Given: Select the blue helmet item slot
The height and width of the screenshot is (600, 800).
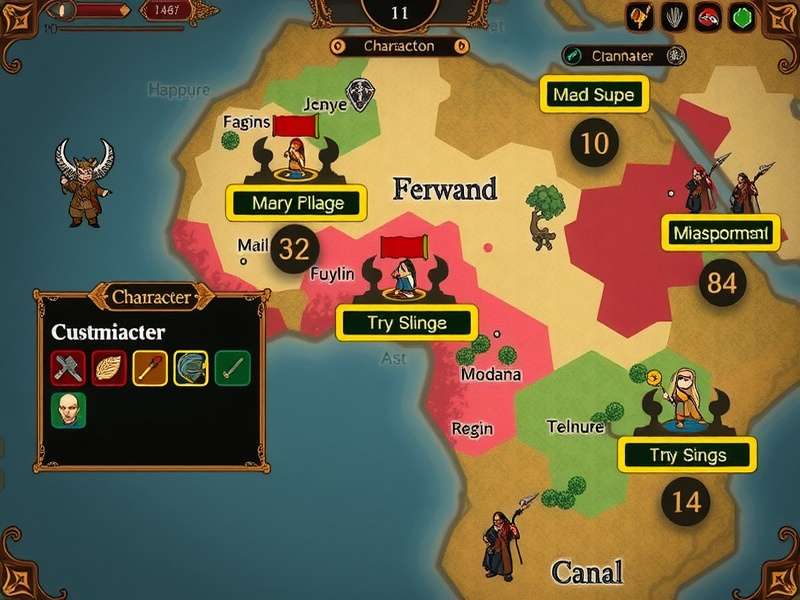Looking at the screenshot, I should tap(191, 368).
